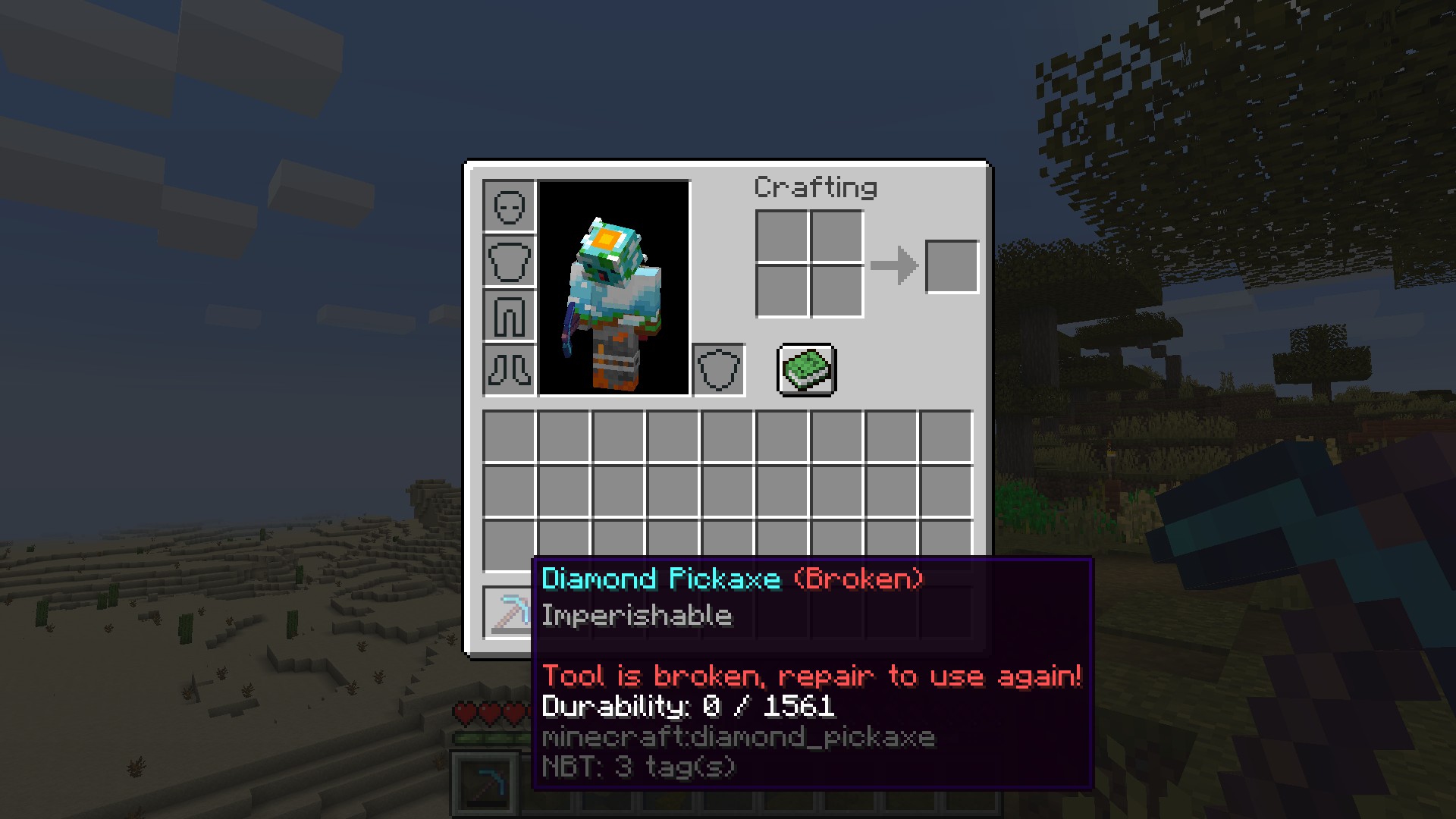1456x819 pixels.
Task: Select the boots armor slot
Action: pyautogui.click(x=509, y=370)
